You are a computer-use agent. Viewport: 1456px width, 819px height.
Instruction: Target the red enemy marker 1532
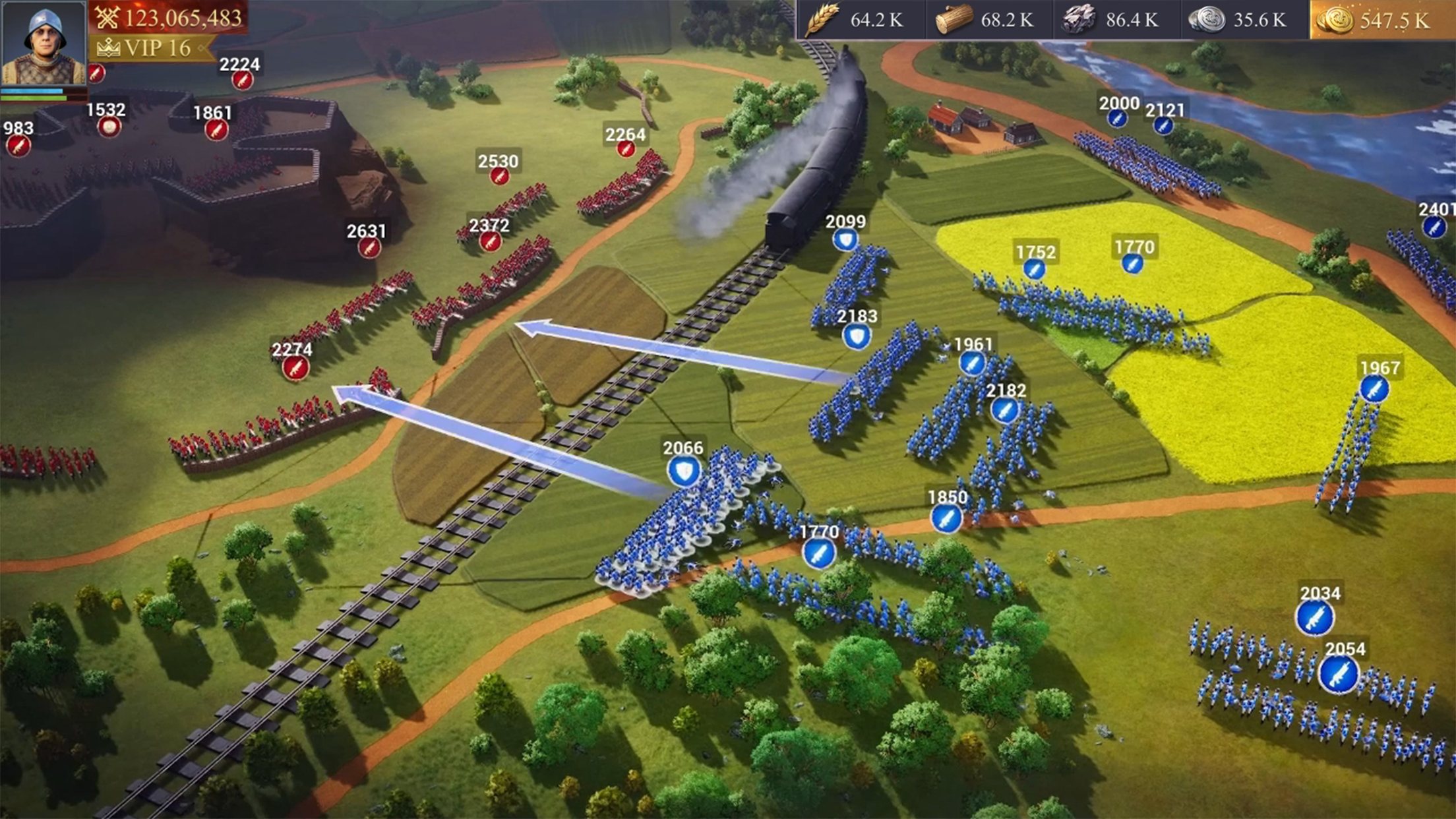109,126
